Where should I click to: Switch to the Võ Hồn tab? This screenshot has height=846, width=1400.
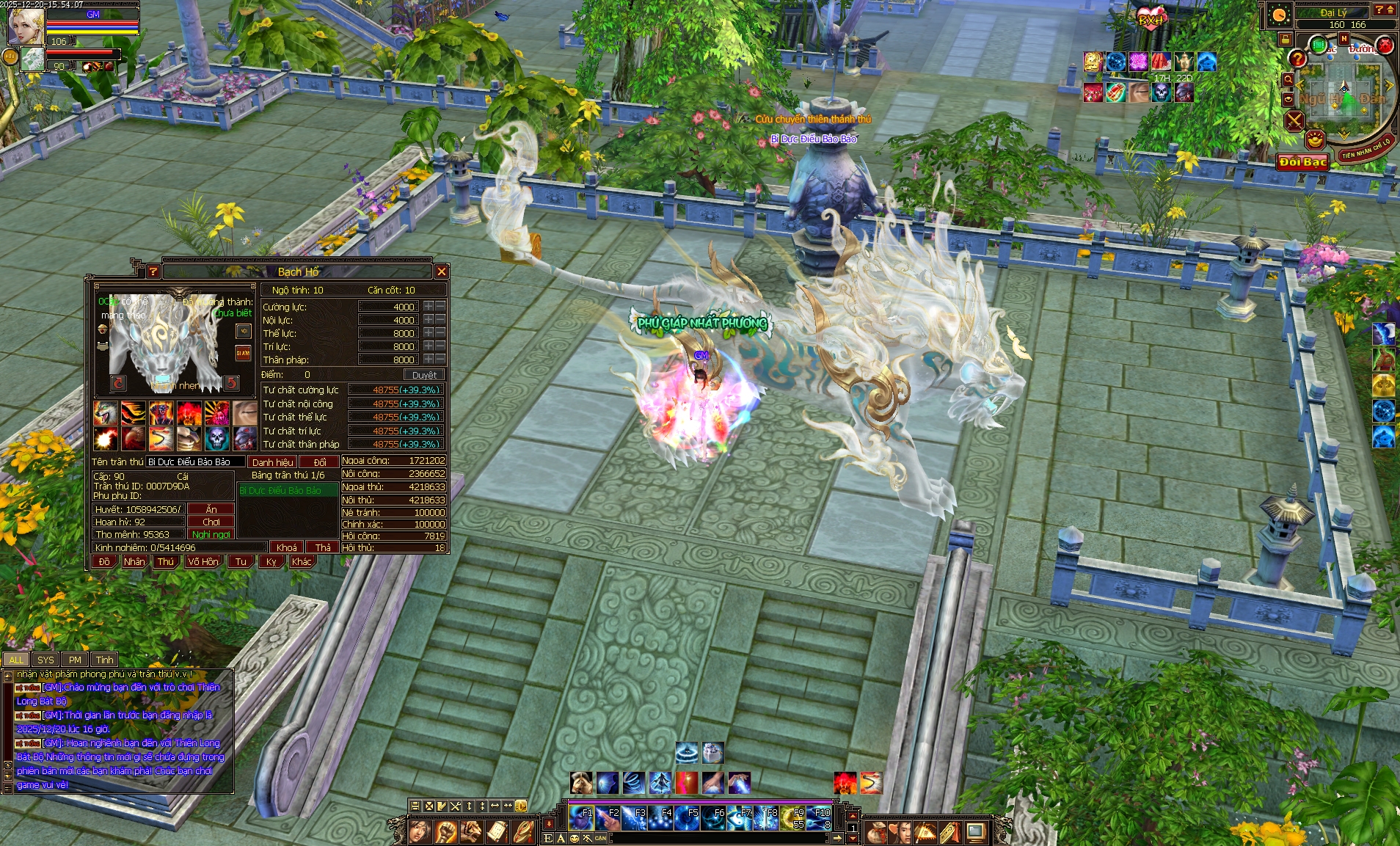(x=203, y=562)
